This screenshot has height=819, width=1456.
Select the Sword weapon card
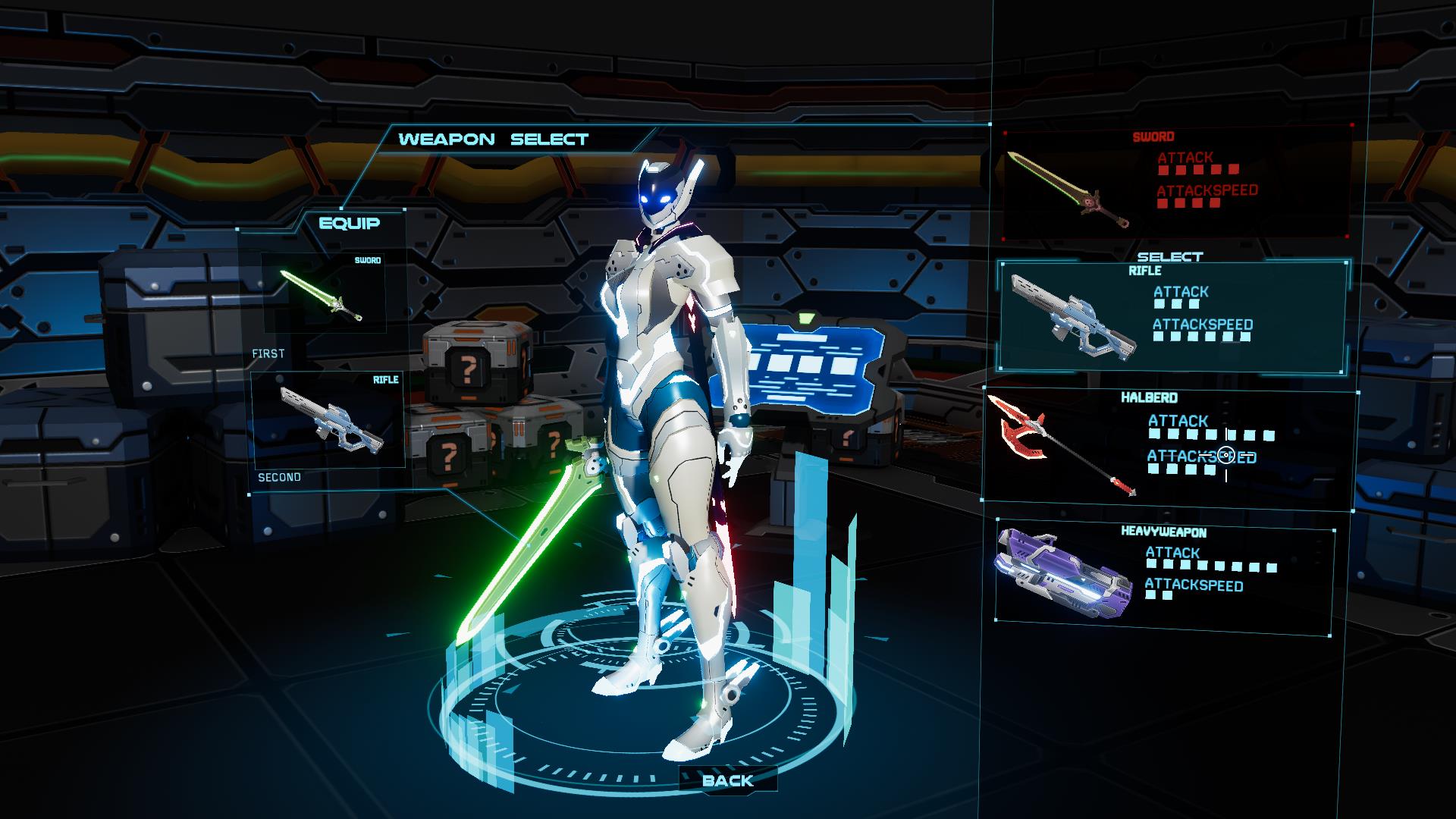[x=1177, y=182]
